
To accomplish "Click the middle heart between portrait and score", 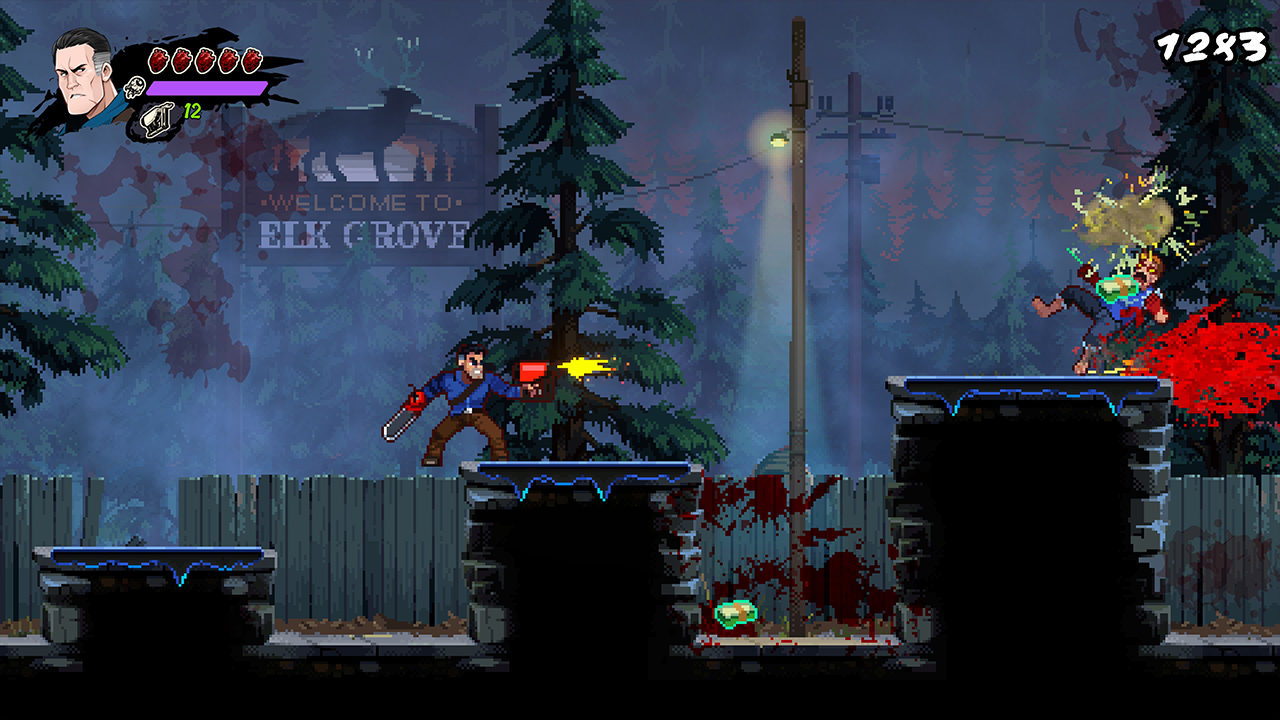I will point(205,59).
